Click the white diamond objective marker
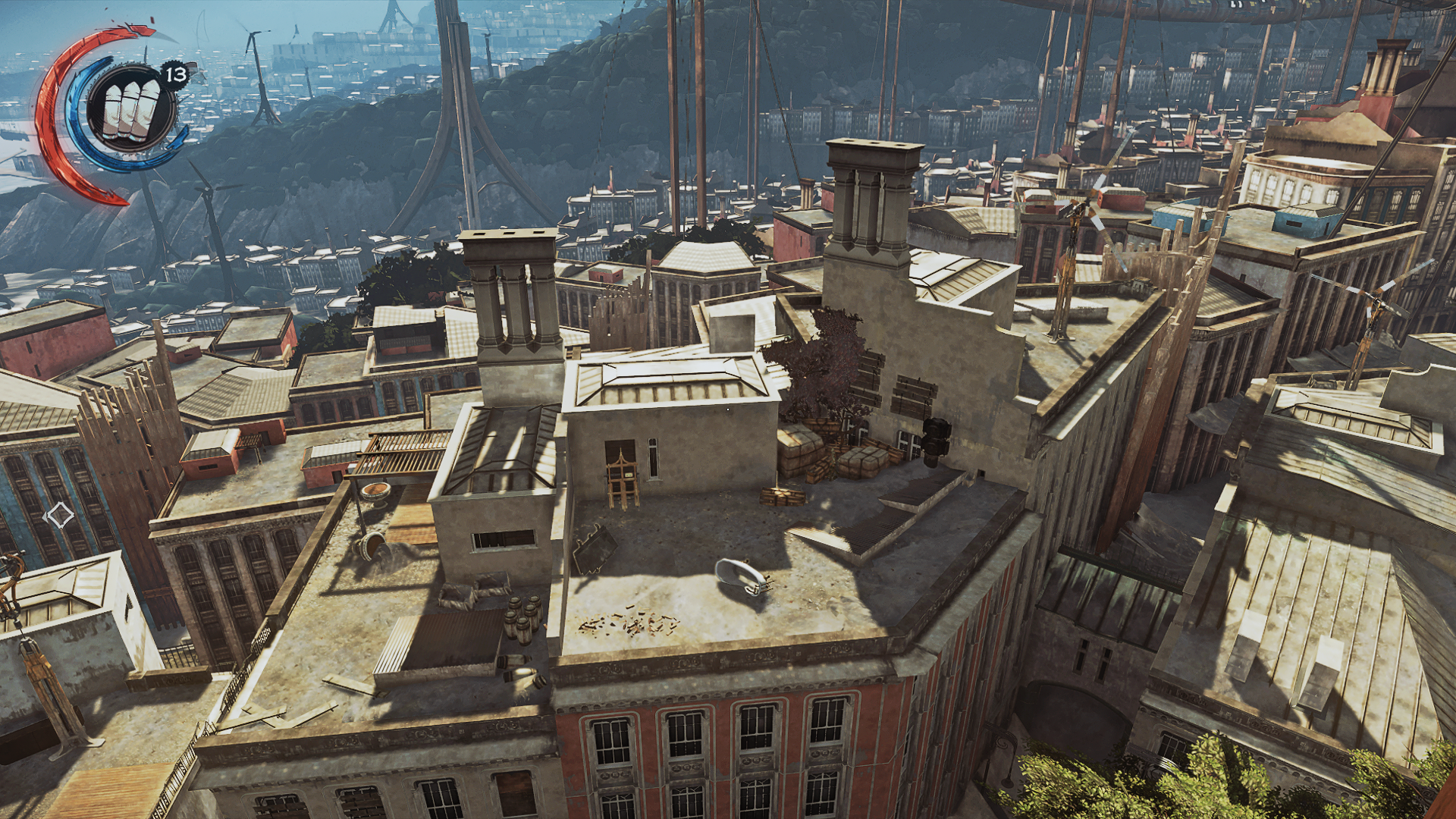This screenshot has height=819, width=1456. pyautogui.click(x=59, y=516)
